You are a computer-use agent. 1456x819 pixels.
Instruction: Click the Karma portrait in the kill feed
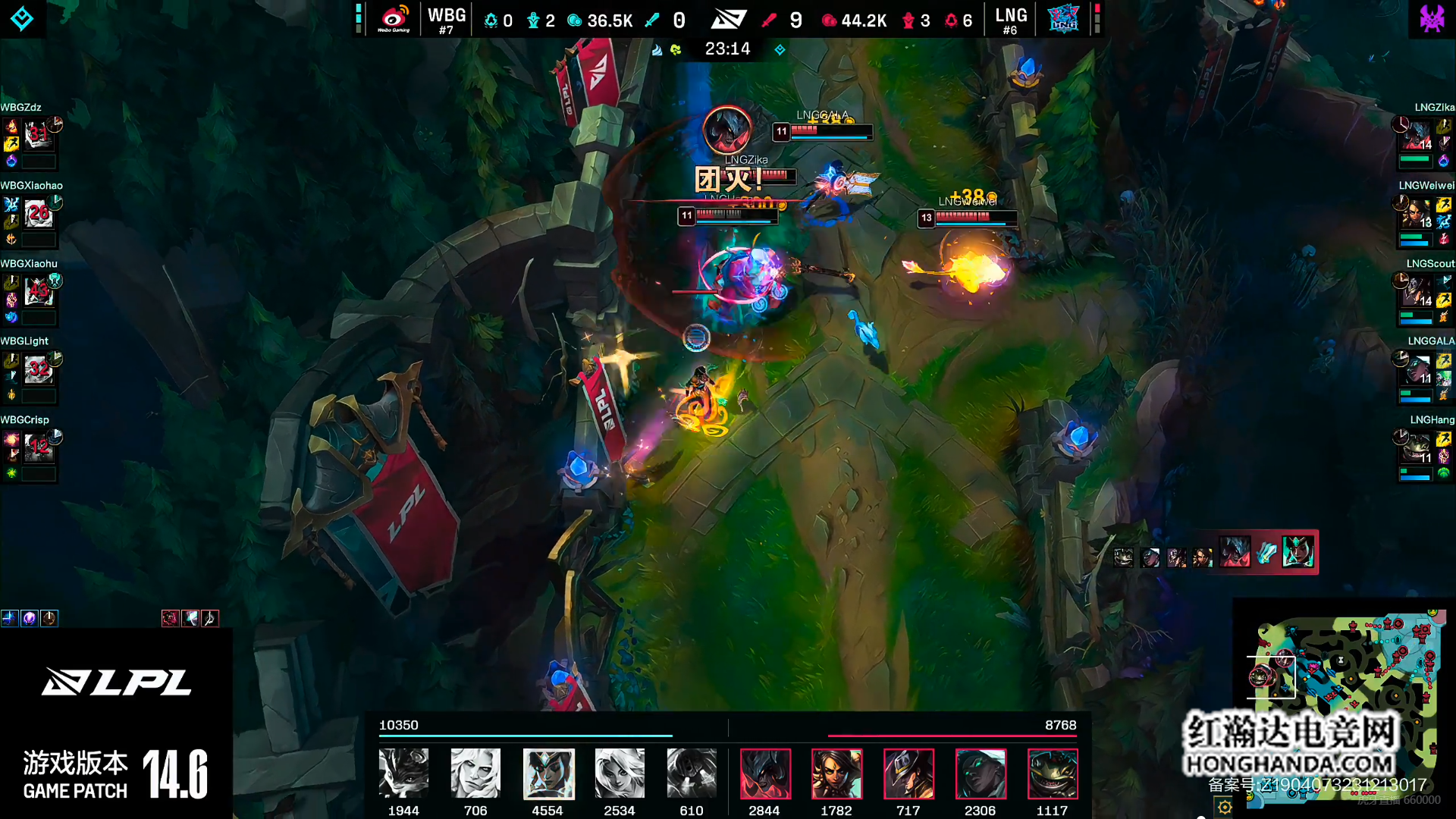point(1298,552)
